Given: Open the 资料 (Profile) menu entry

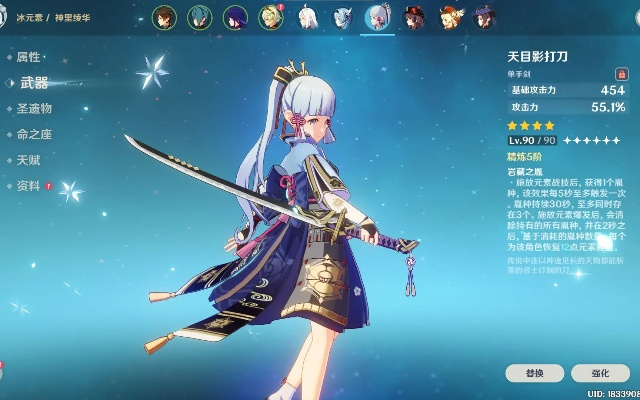Looking at the screenshot, I should click(x=28, y=186).
